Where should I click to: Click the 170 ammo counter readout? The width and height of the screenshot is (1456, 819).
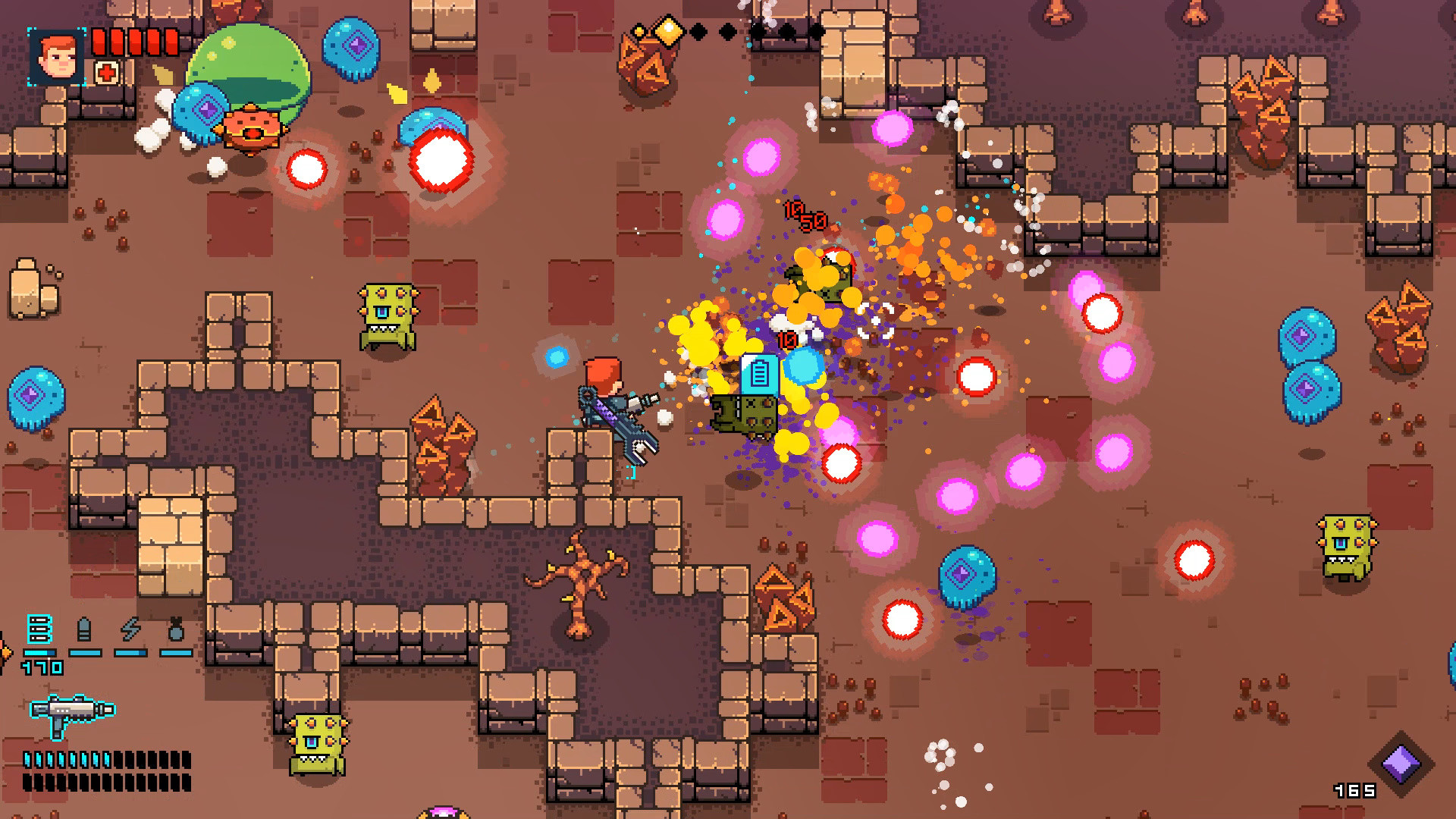(41, 667)
